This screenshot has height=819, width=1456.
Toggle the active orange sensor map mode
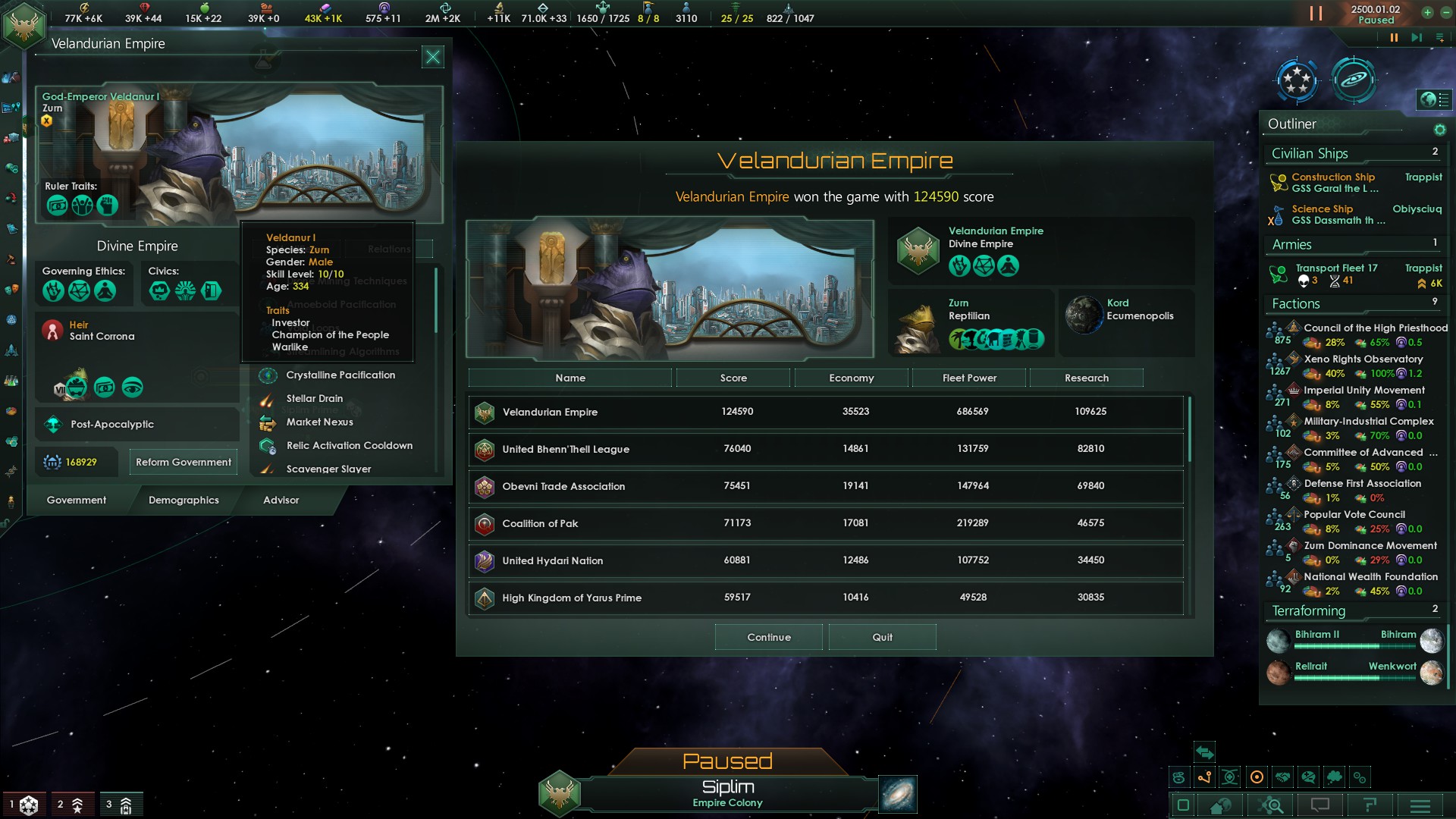tap(1257, 777)
